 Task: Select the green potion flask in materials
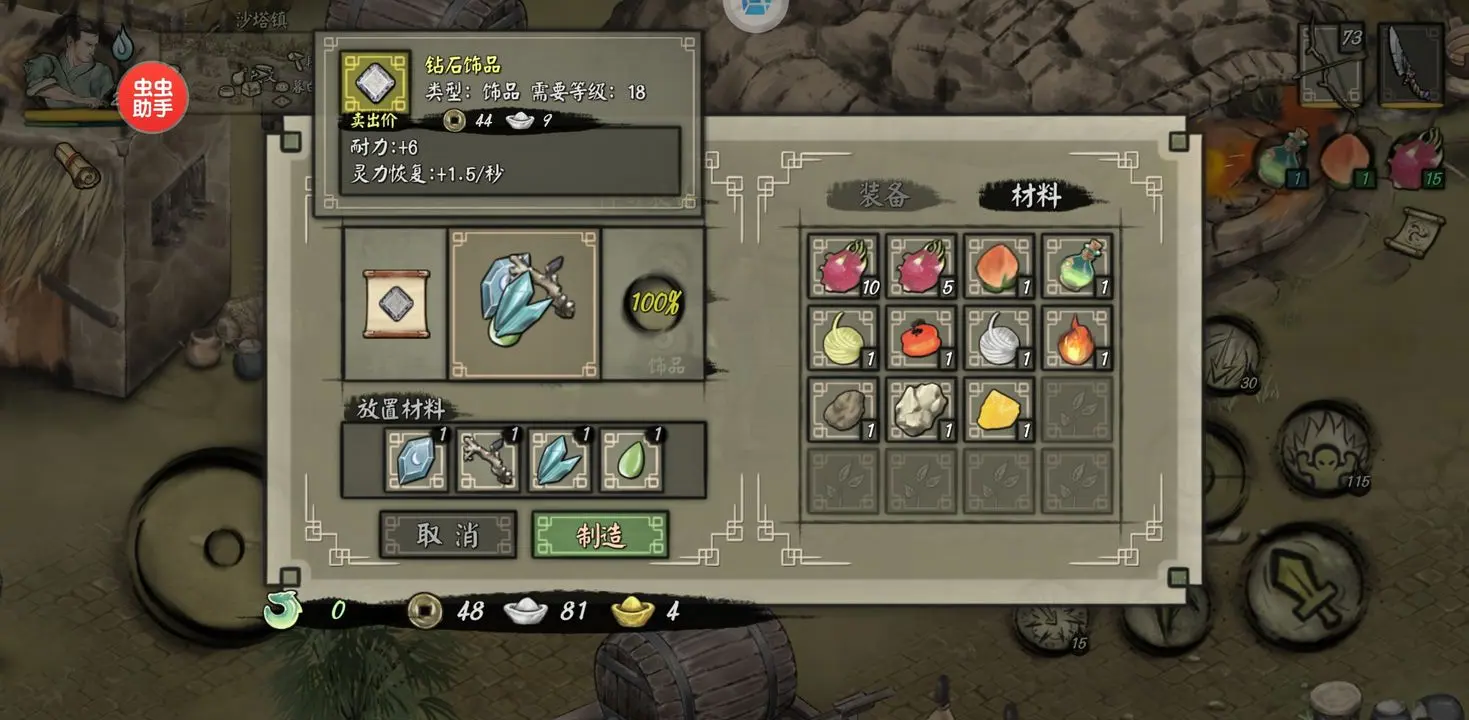pos(1077,267)
